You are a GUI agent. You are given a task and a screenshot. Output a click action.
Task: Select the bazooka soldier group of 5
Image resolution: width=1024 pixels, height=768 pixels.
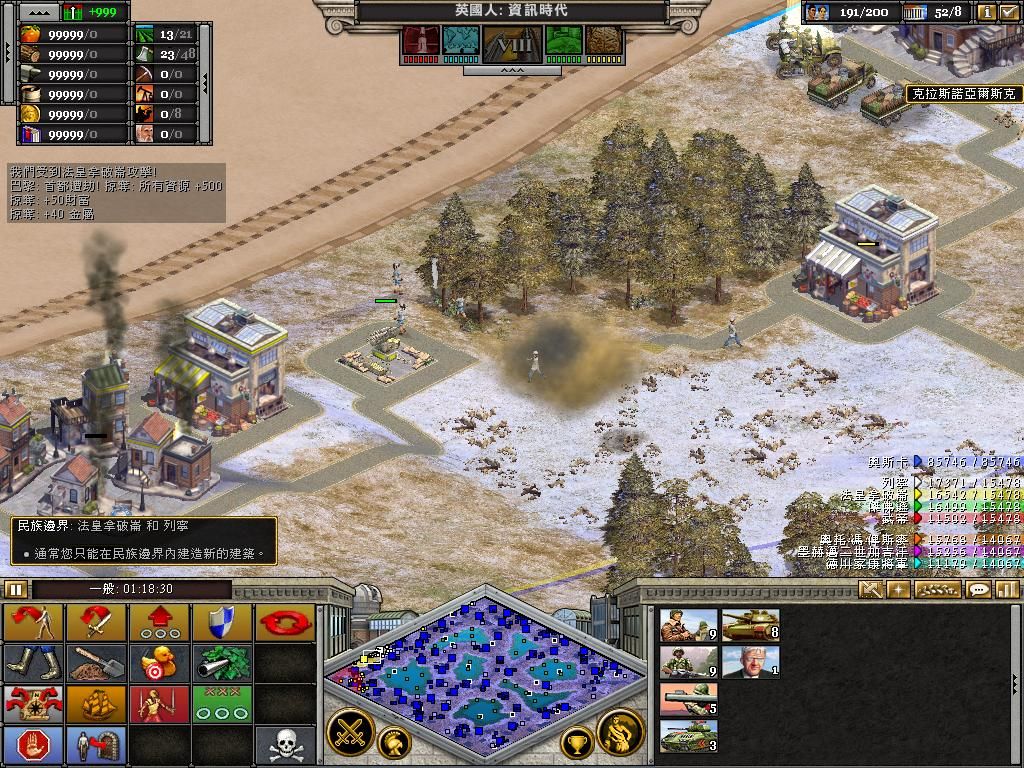pyautogui.click(x=688, y=699)
